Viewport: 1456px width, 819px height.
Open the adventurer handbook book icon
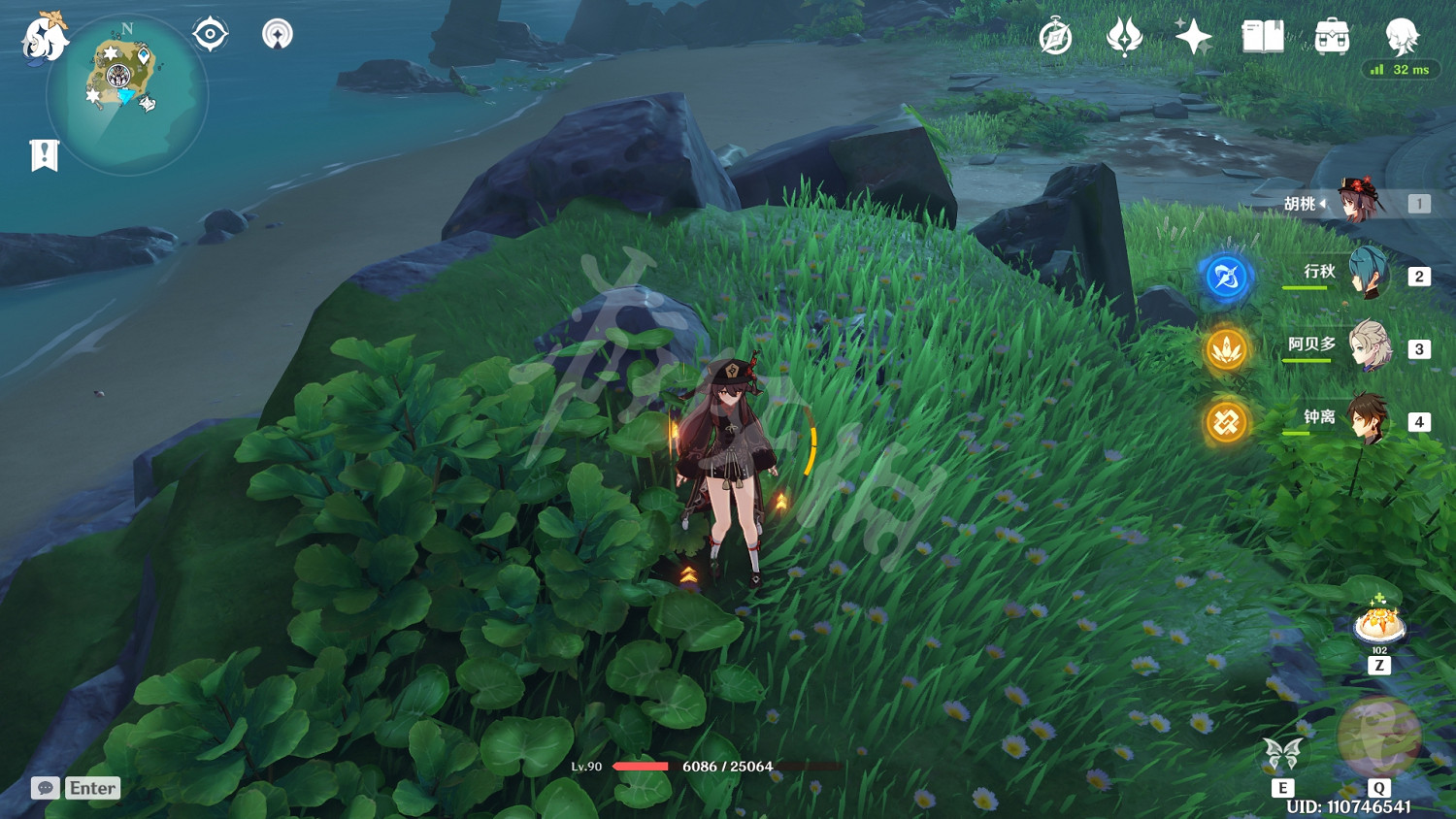[x=1263, y=38]
